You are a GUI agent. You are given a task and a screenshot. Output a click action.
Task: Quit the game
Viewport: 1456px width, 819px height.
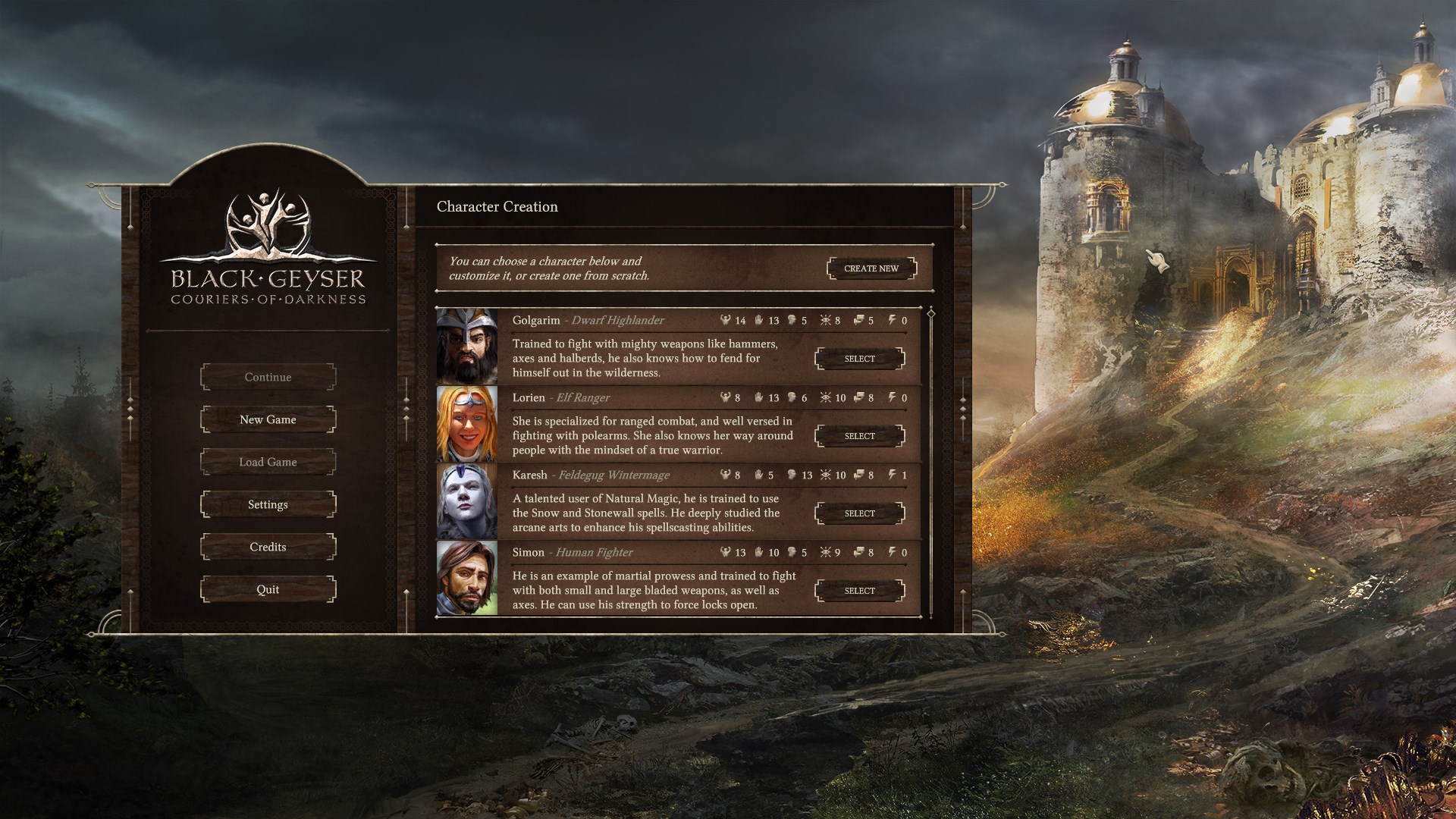tap(268, 589)
